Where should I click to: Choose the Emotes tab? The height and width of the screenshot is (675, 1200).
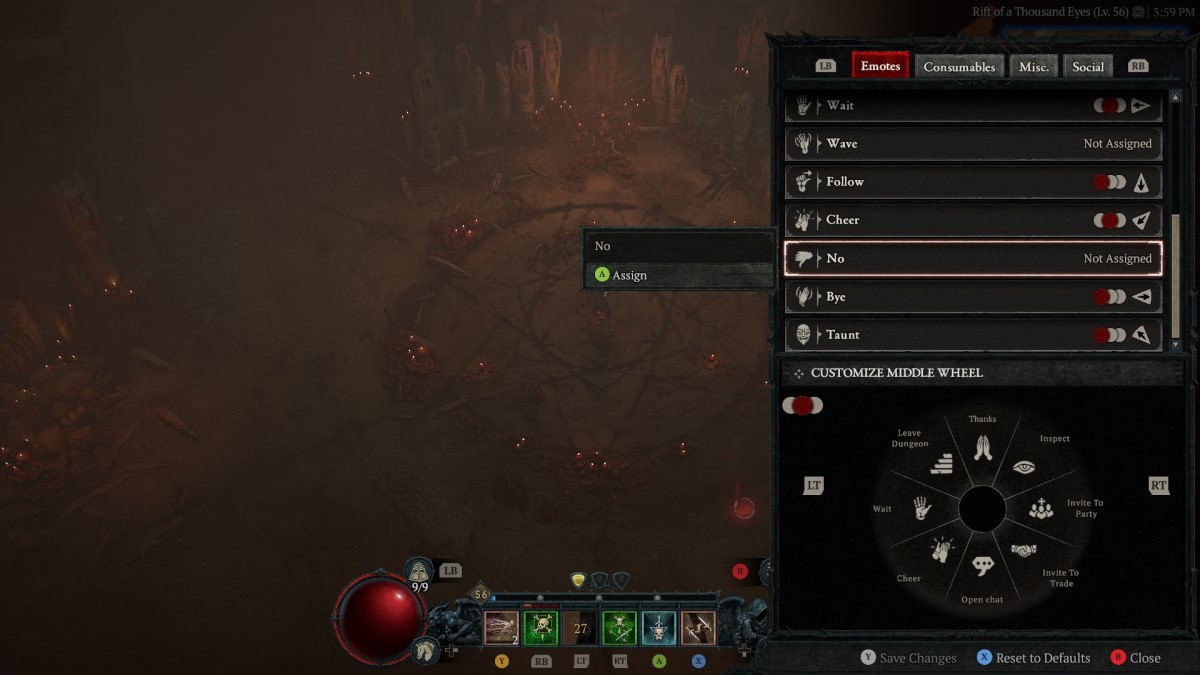pos(880,66)
